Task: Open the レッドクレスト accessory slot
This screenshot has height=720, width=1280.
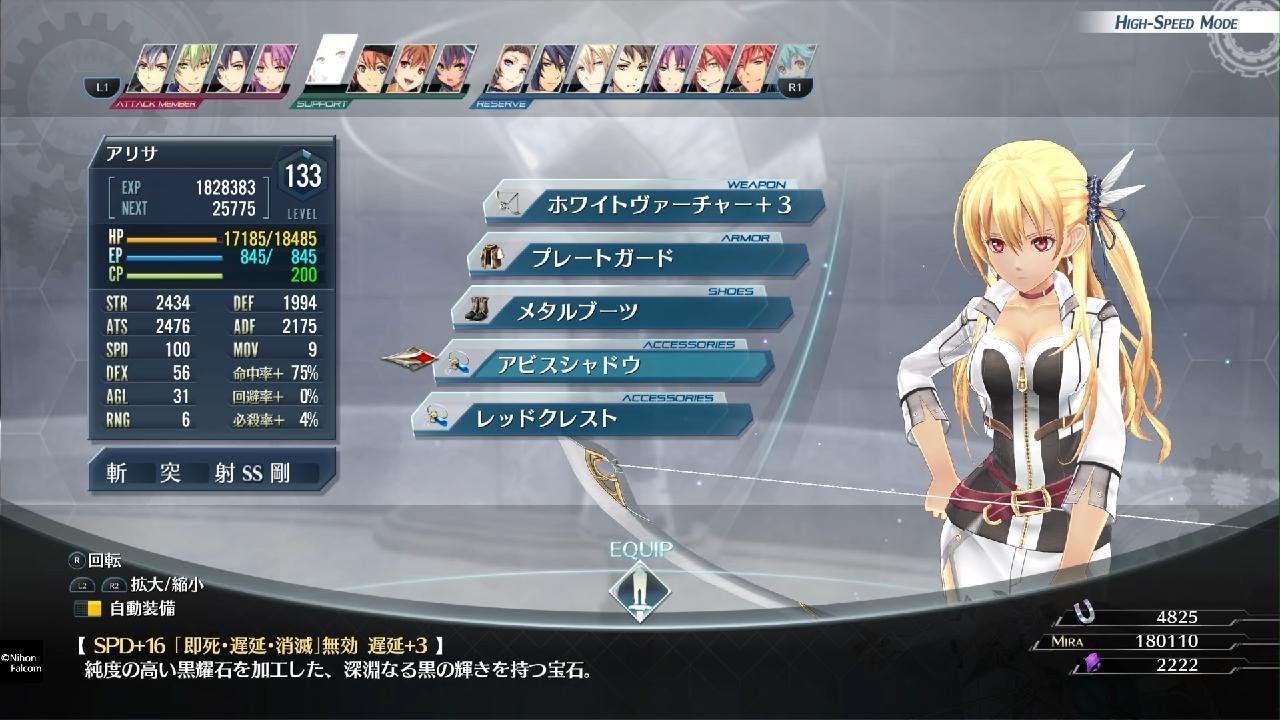Action: (584, 419)
